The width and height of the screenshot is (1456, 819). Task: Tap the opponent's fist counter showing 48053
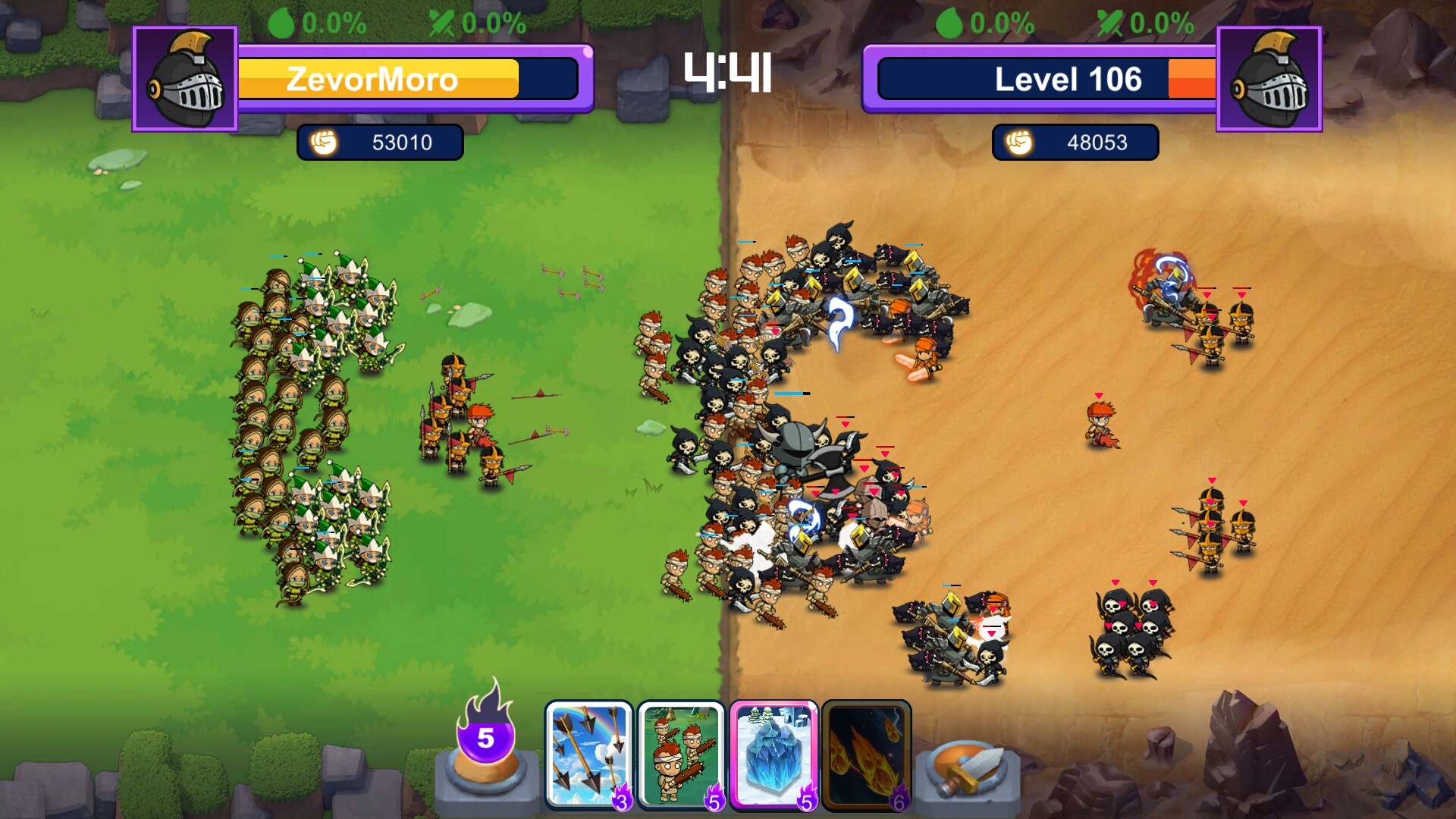click(1075, 142)
